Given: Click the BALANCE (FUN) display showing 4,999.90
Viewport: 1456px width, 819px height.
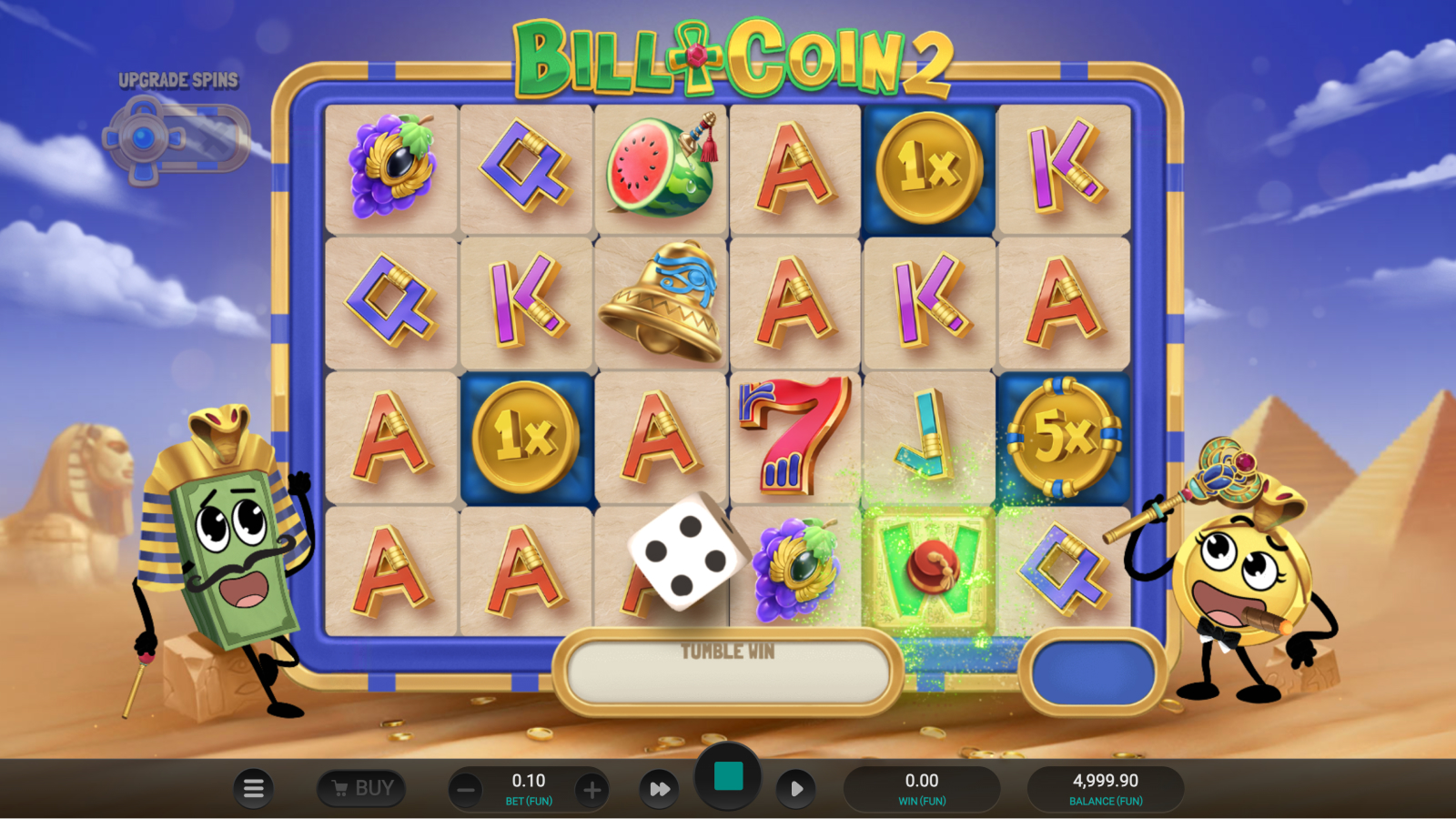Looking at the screenshot, I should tap(1107, 787).
